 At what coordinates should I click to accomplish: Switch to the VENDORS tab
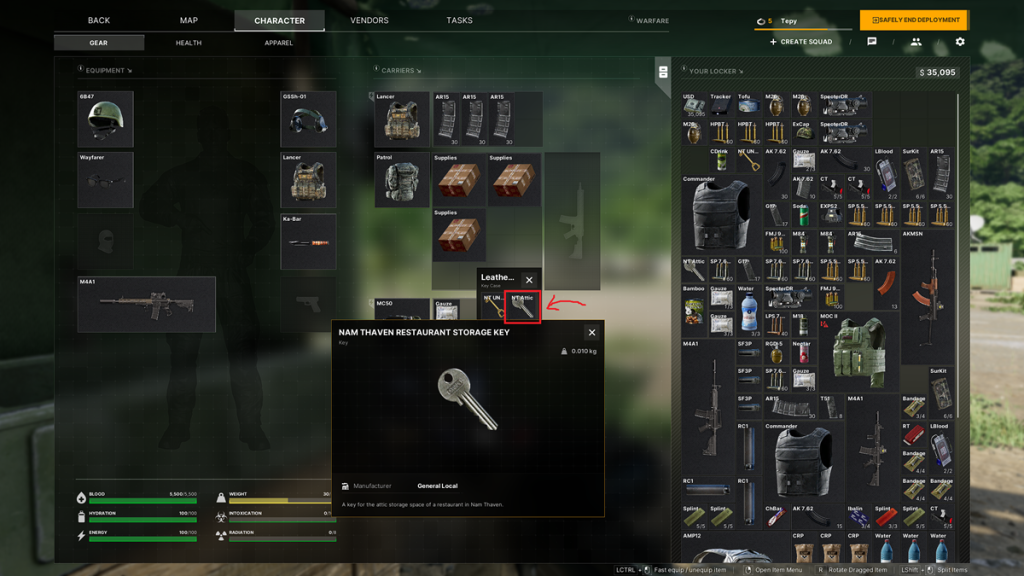coord(369,20)
